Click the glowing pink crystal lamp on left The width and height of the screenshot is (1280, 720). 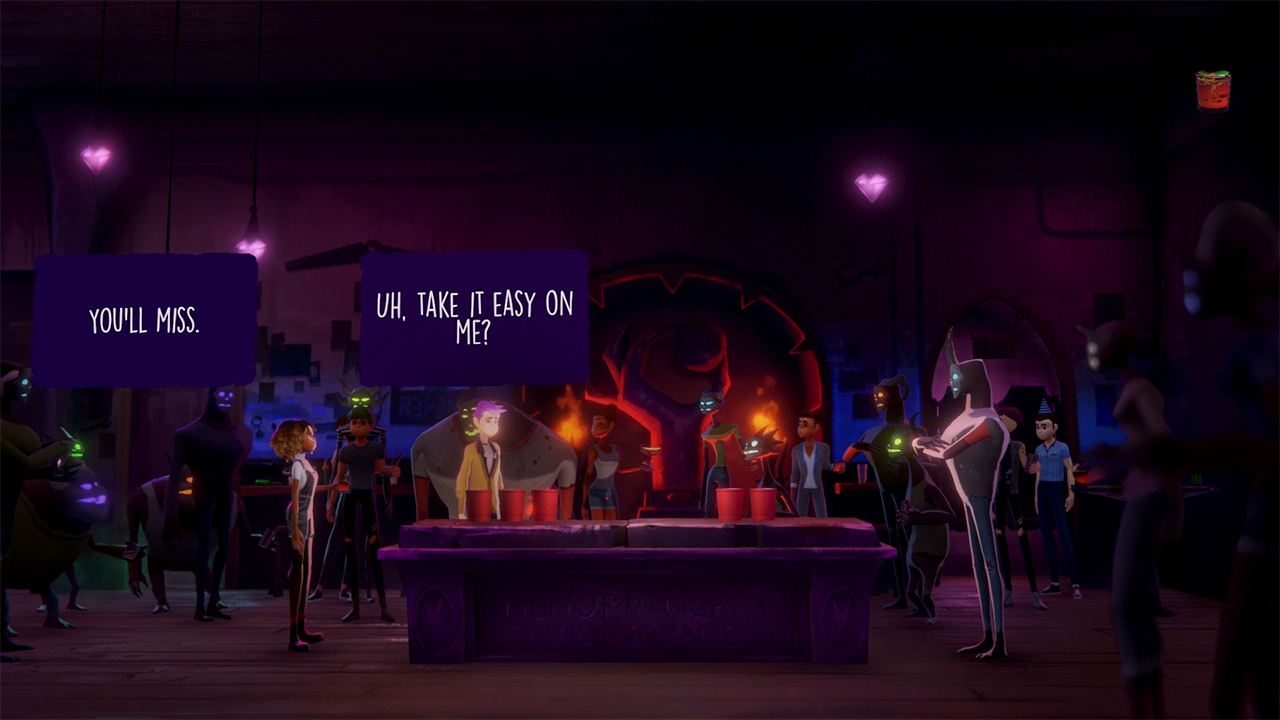(x=96, y=157)
